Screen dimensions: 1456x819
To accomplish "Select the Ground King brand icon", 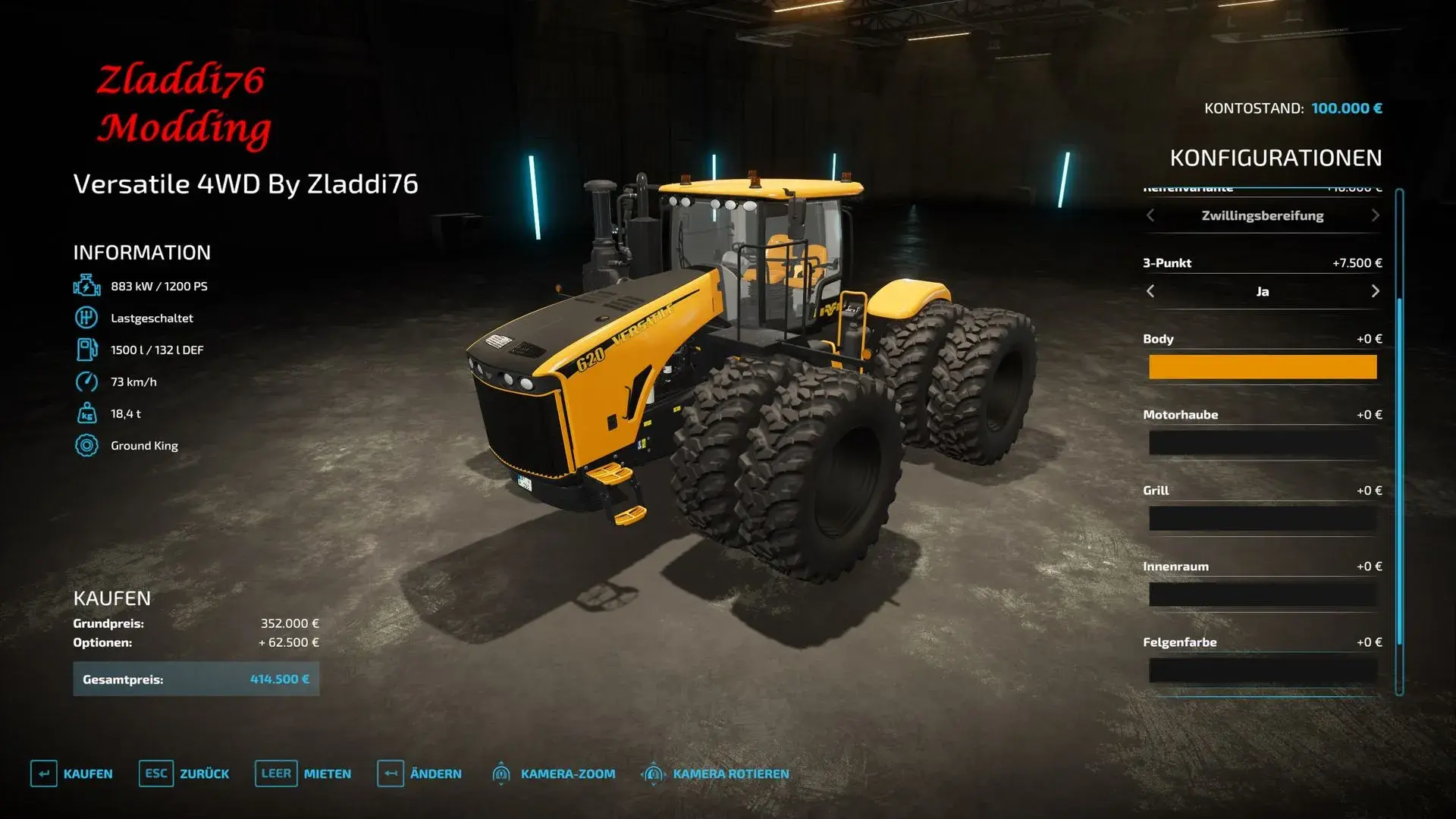I will (x=86, y=445).
